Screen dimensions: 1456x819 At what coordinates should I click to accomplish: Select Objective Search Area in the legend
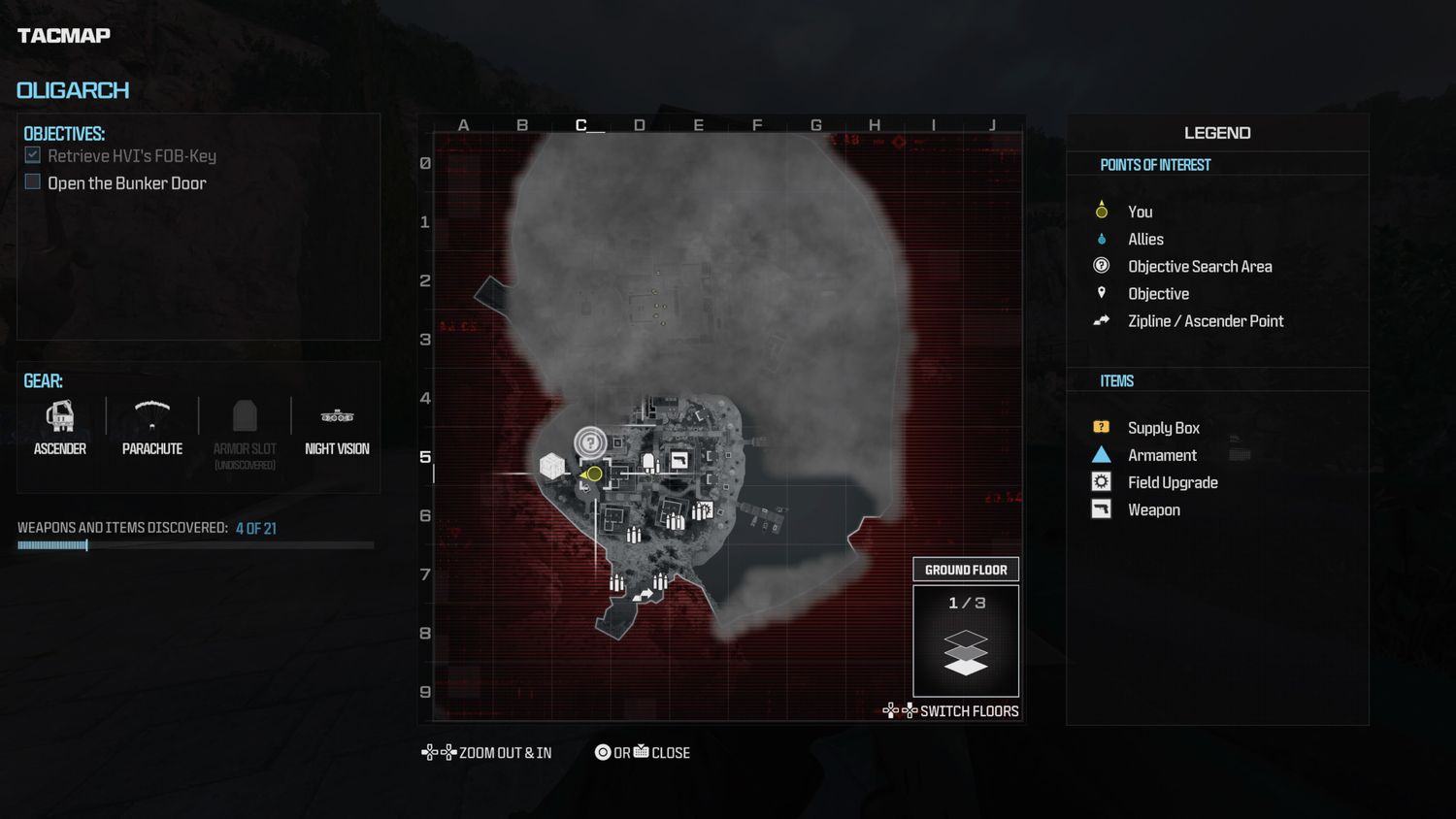point(1200,266)
